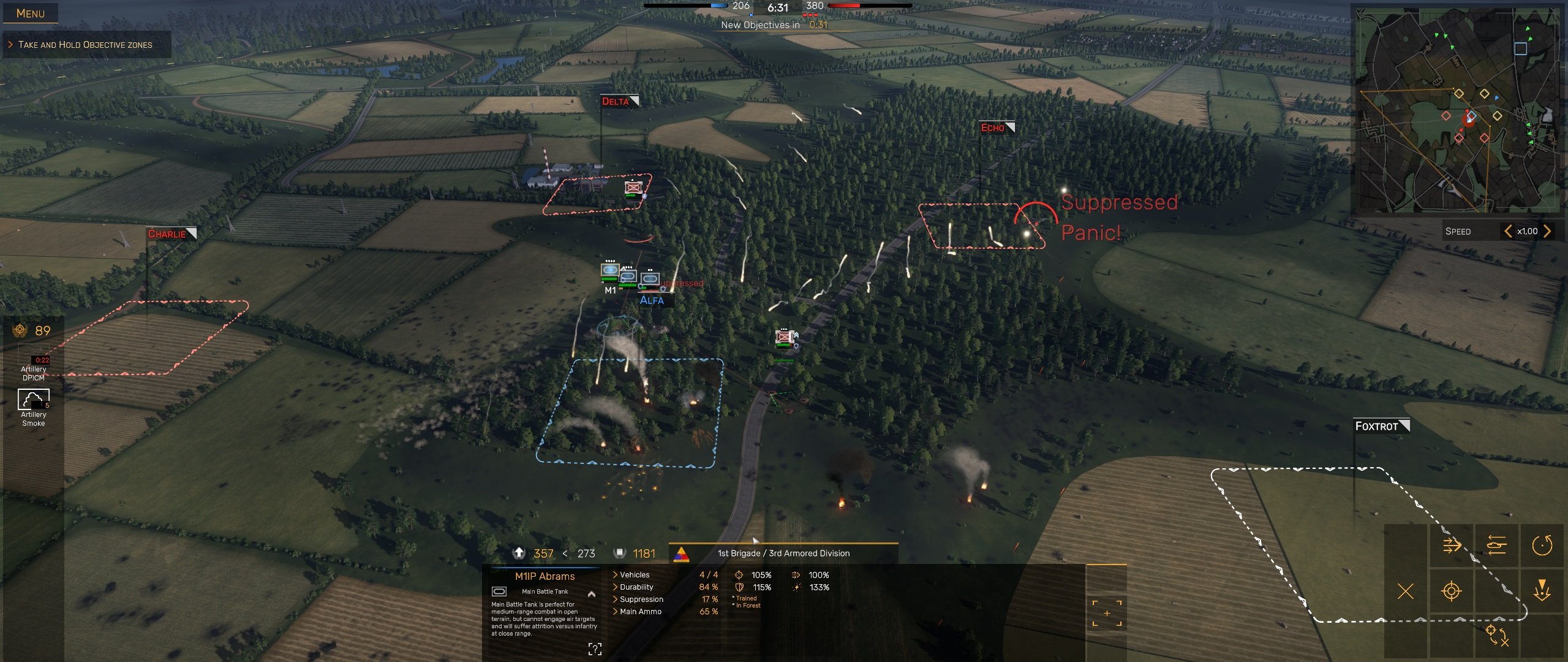
Task: Open the Menu
Action: (x=31, y=12)
